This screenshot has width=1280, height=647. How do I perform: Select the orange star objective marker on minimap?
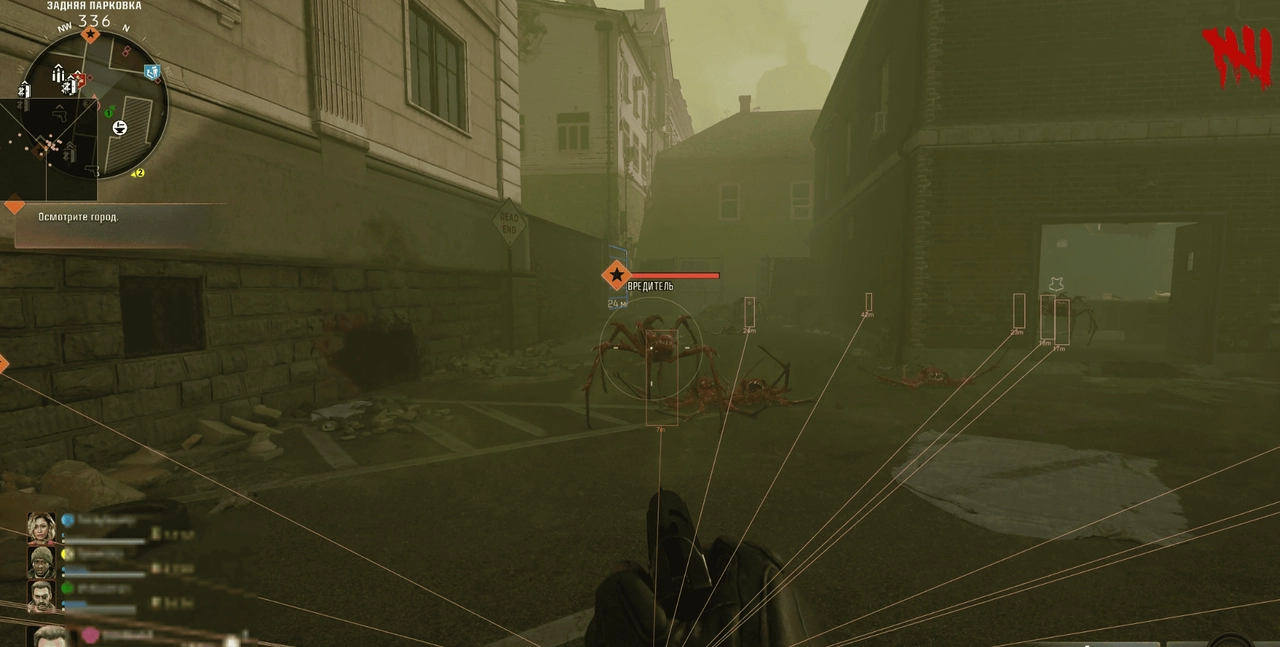tap(90, 35)
